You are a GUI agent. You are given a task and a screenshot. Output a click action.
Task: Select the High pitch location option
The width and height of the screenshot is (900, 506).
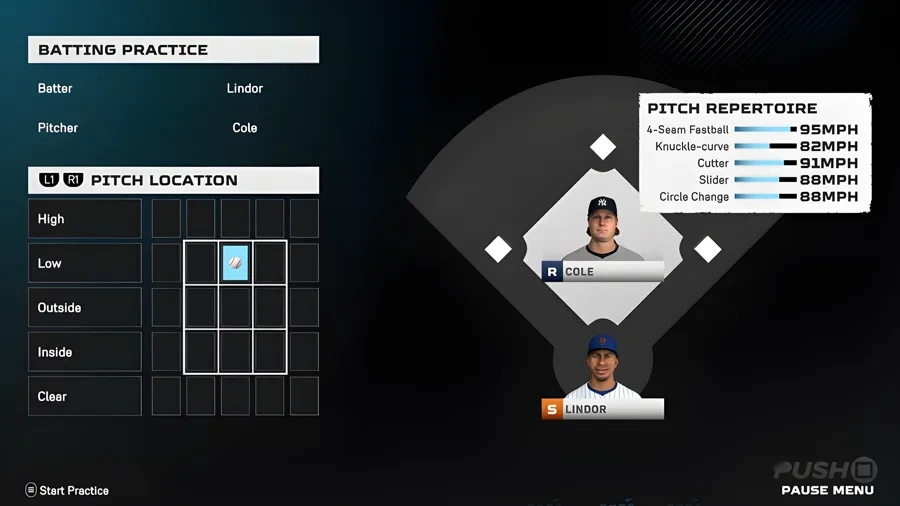coord(85,219)
